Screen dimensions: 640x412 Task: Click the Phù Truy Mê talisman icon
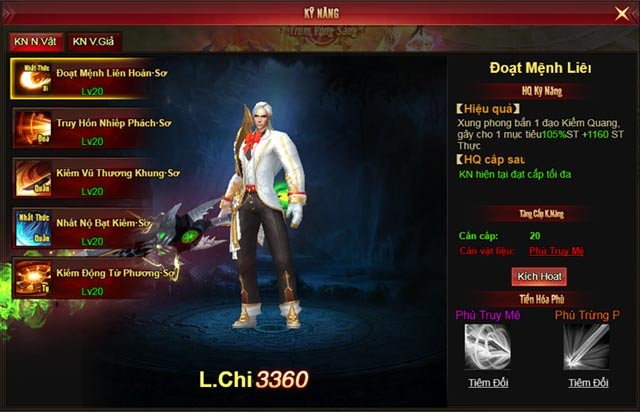pos(488,347)
